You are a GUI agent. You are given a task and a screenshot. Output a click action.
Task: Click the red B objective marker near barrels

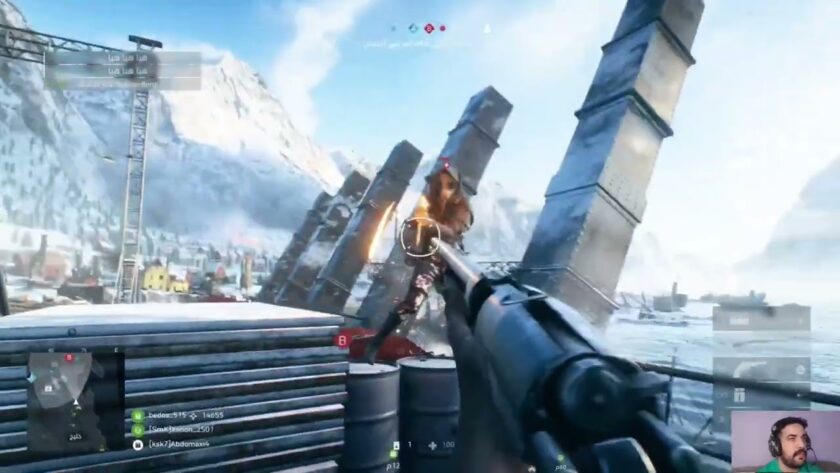coord(343,339)
